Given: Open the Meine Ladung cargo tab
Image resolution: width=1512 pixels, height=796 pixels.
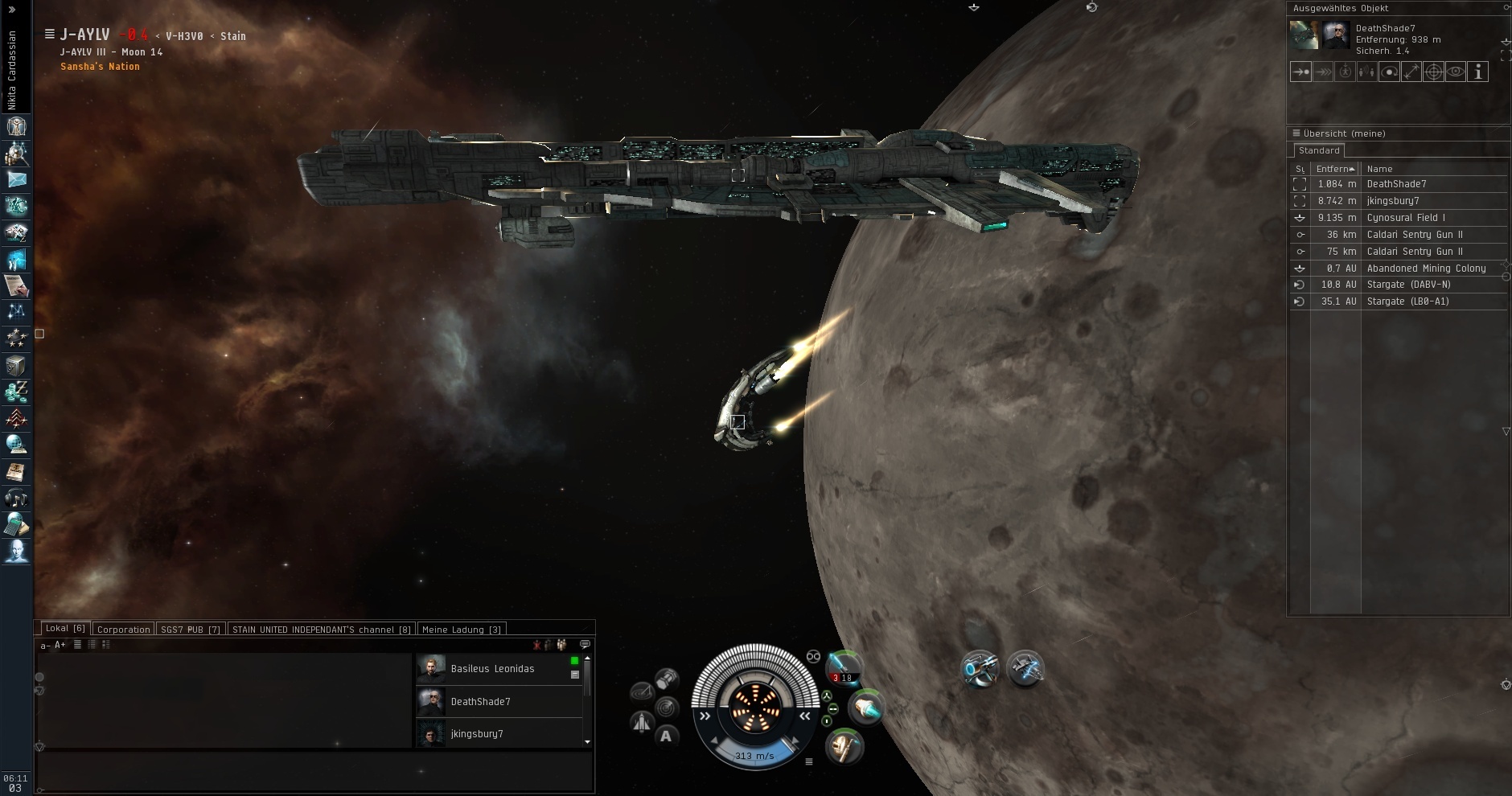Looking at the screenshot, I should coord(461,630).
